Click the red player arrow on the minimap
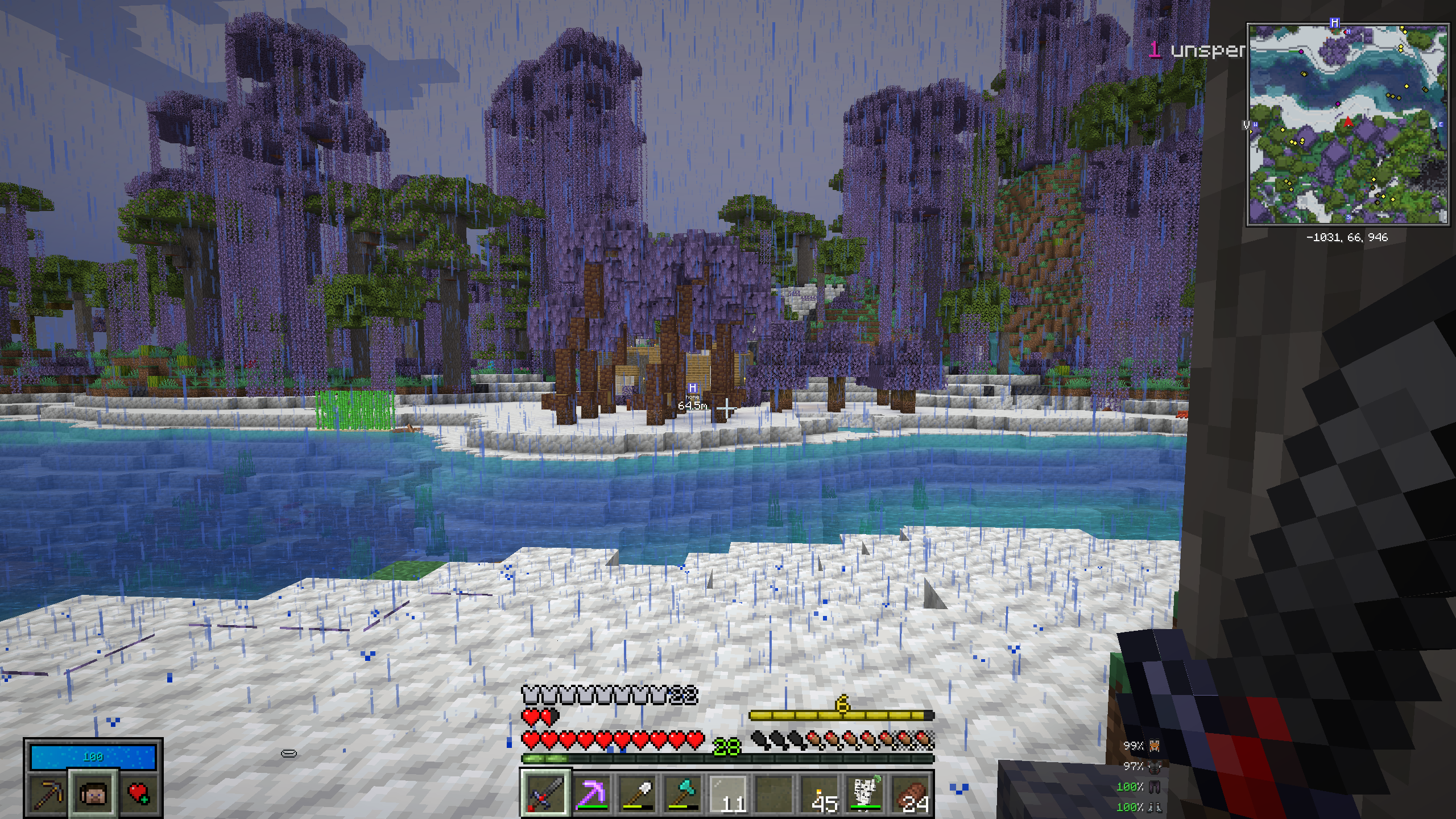The image size is (1456, 819). (1349, 122)
